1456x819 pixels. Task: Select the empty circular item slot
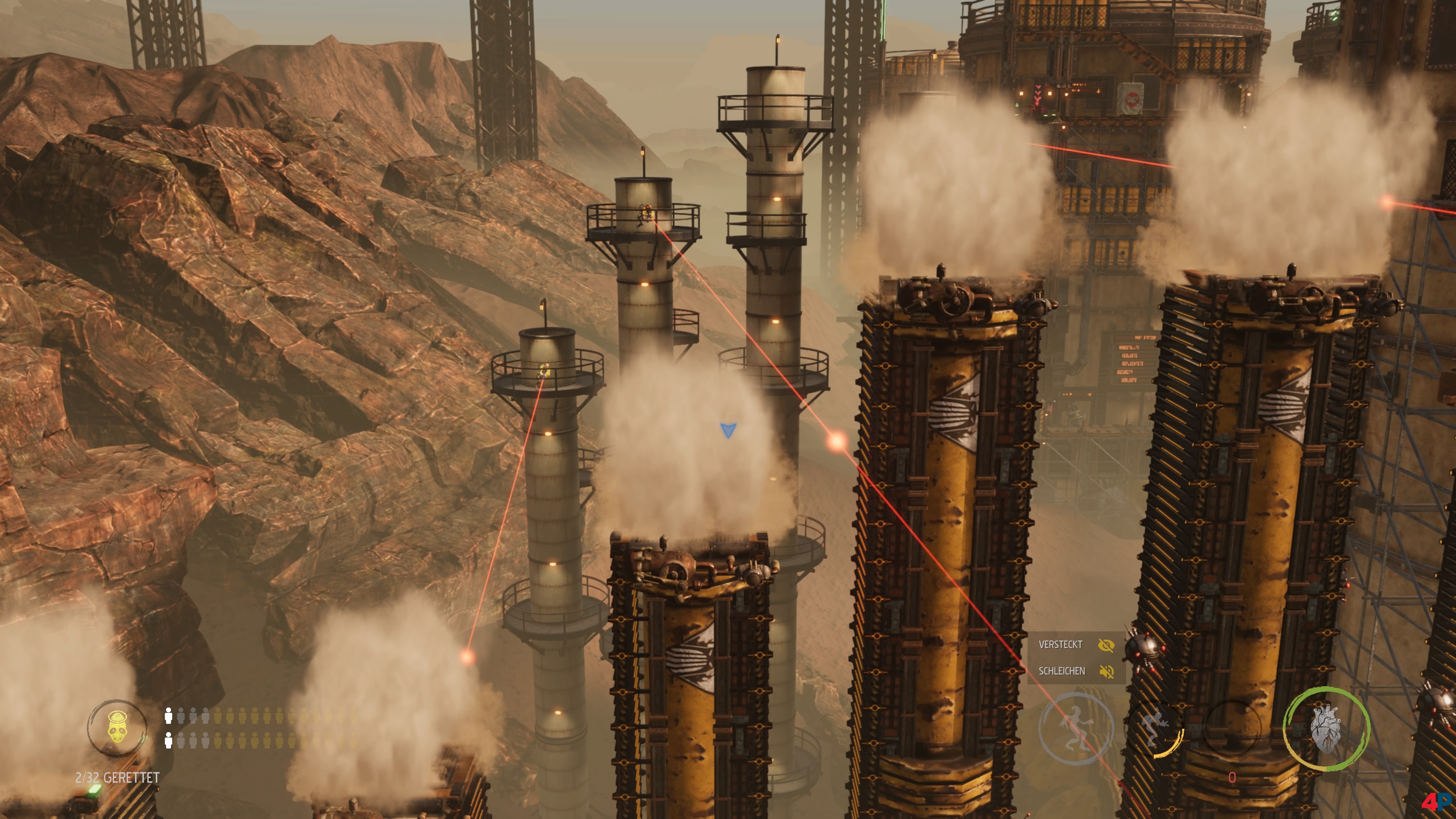coord(1233,728)
